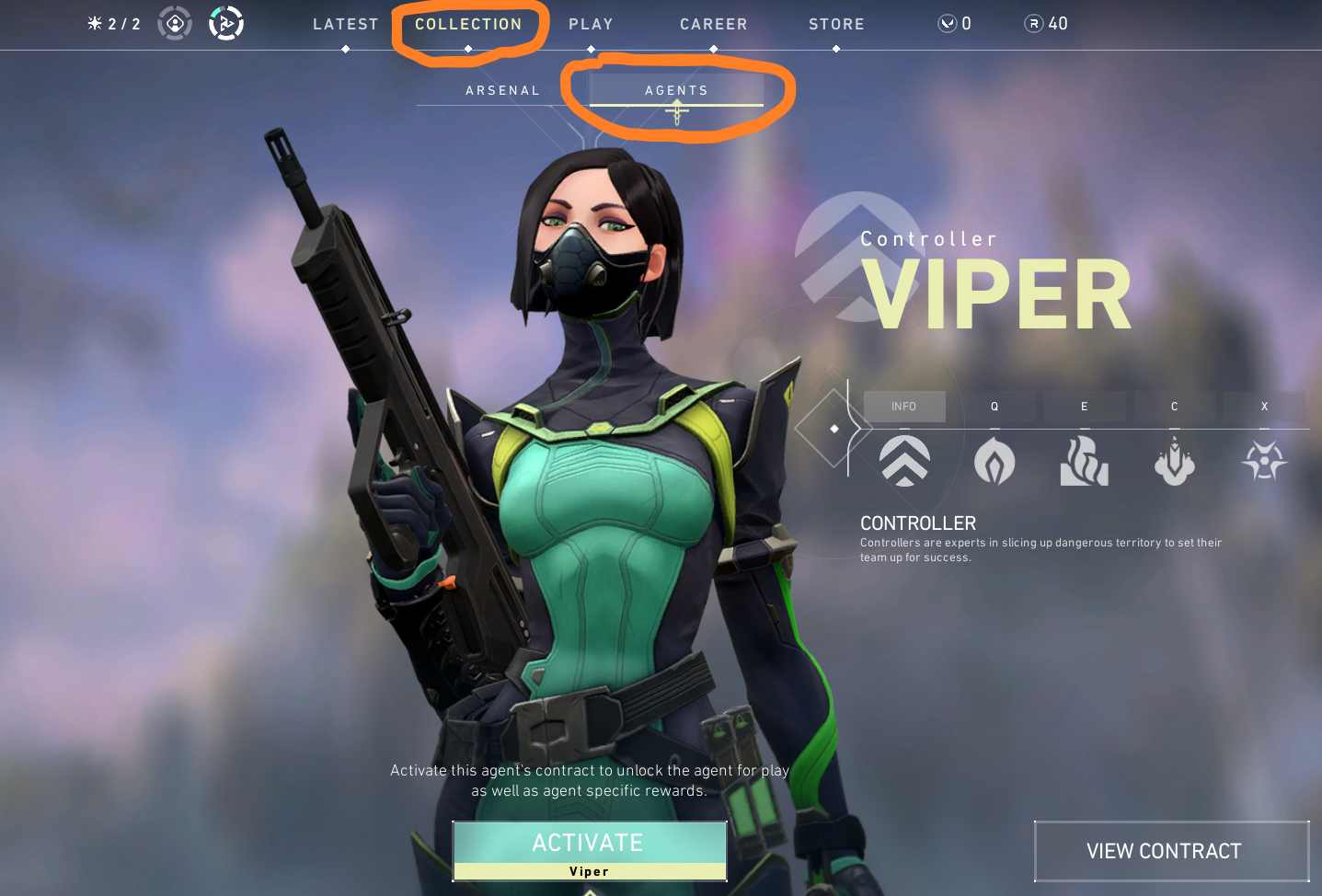
Task: Open the PLAY menu
Action: (591, 24)
